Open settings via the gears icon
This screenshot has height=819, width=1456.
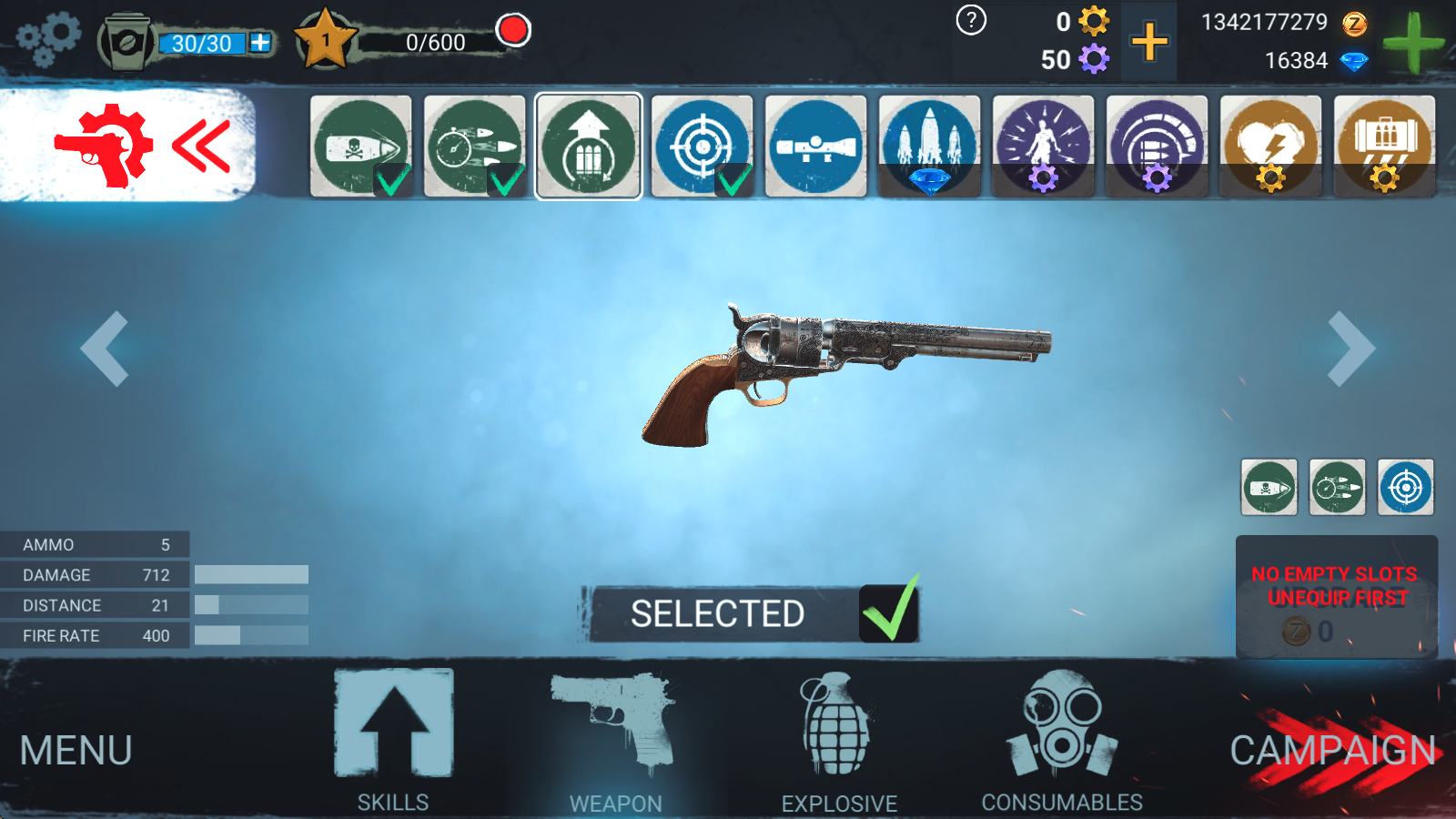[48, 39]
